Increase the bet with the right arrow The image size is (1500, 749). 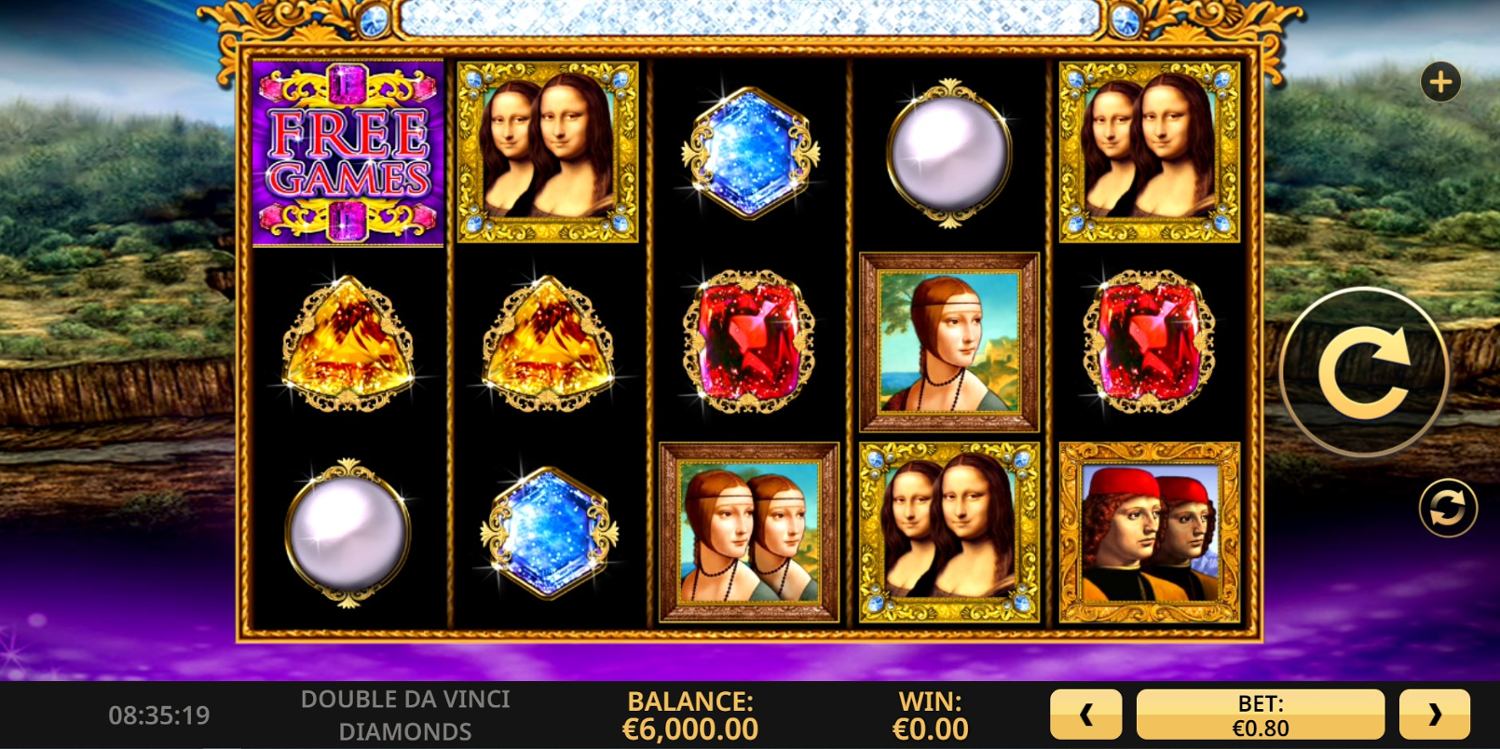click(1434, 714)
